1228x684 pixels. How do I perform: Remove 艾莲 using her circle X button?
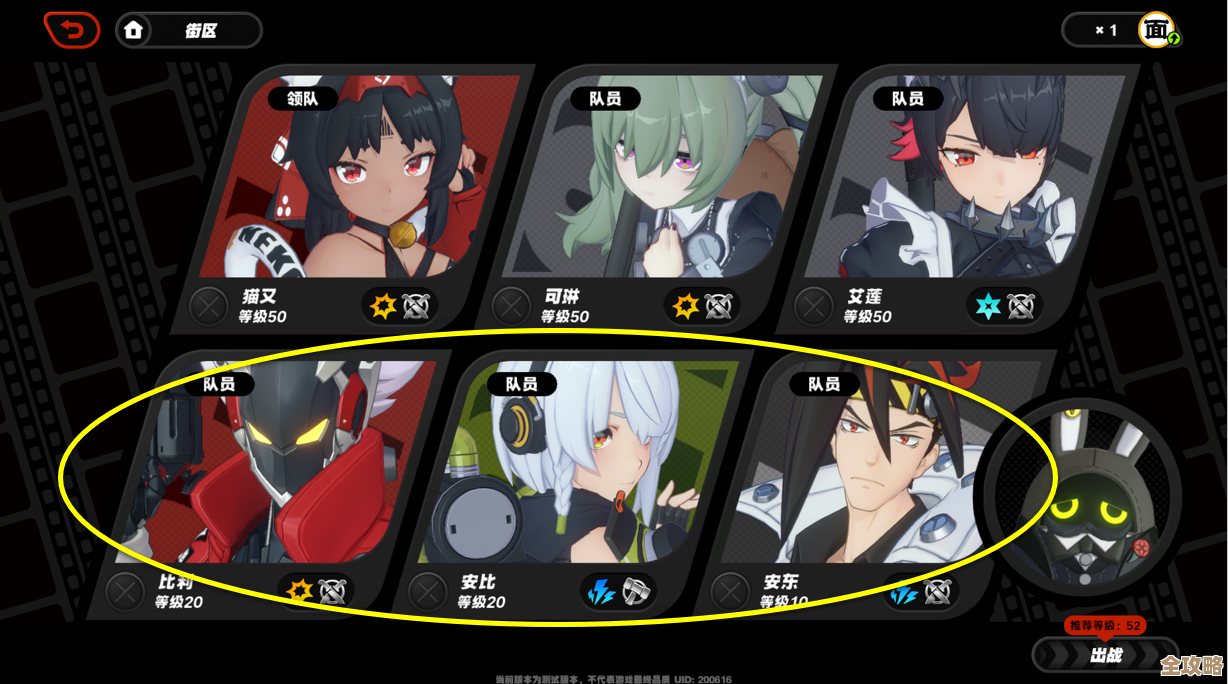coord(813,306)
